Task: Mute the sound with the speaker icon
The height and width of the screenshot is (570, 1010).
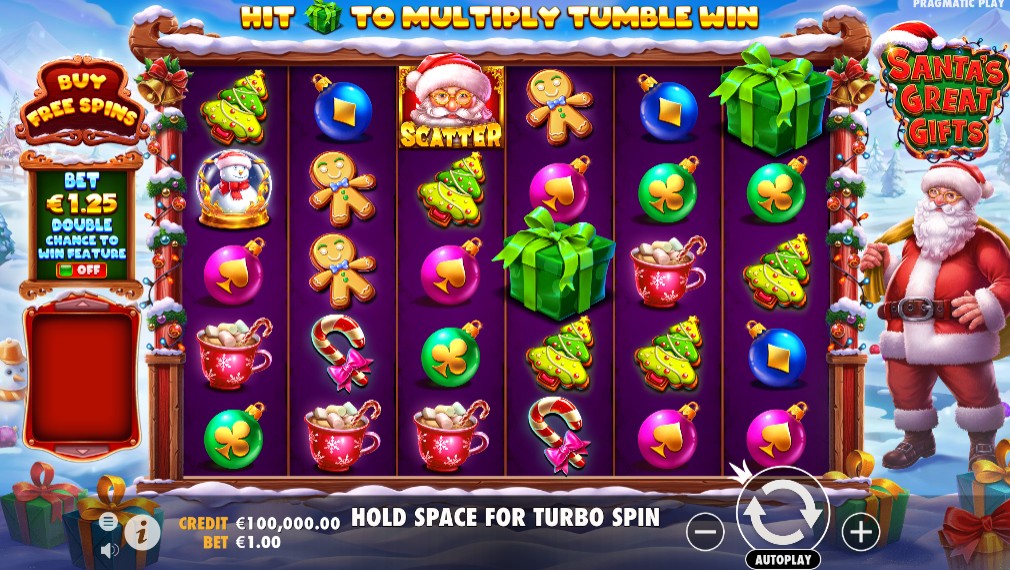Action: click(x=108, y=548)
